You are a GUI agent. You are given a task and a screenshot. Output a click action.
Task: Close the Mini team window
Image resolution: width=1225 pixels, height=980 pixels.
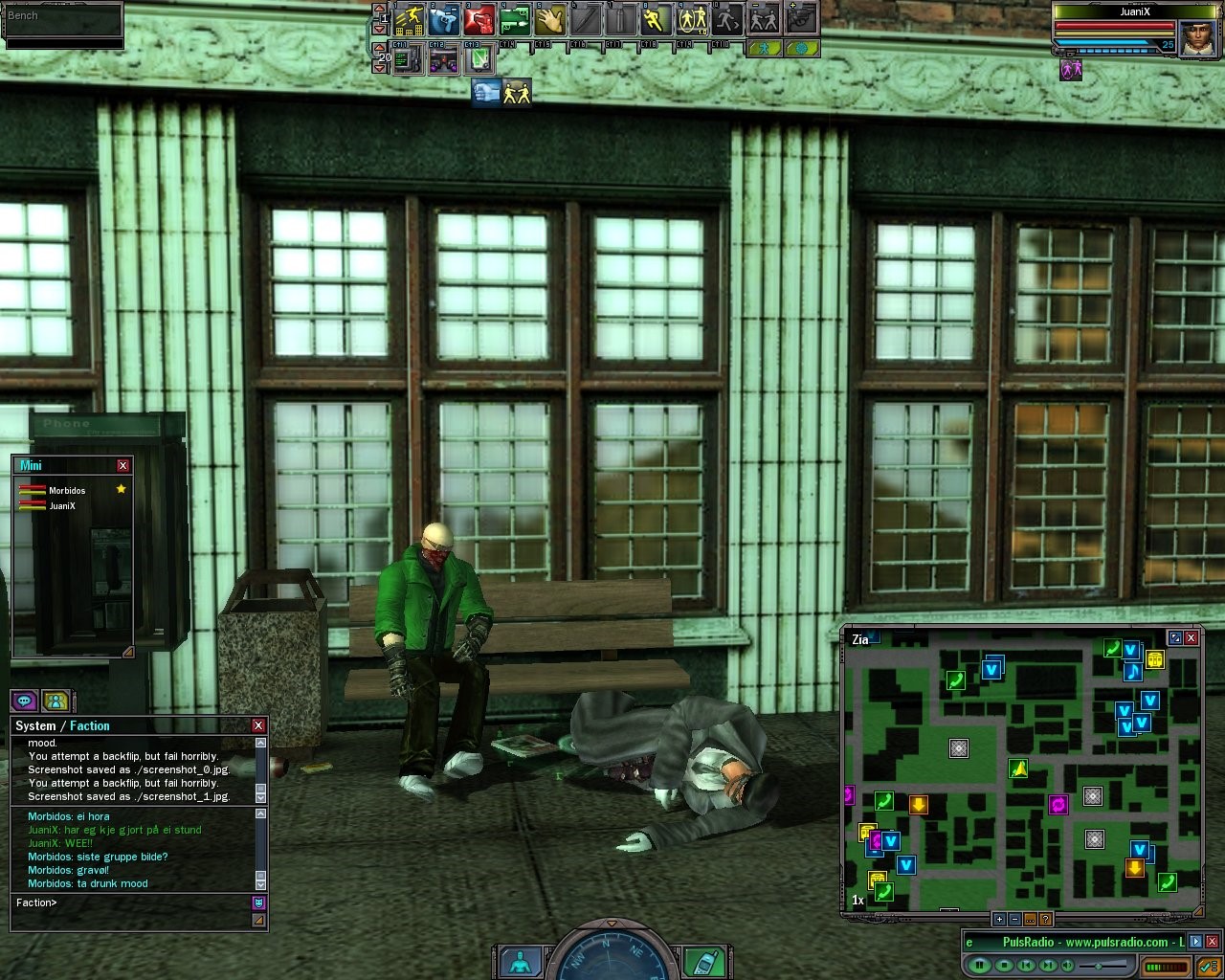tap(122, 465)
